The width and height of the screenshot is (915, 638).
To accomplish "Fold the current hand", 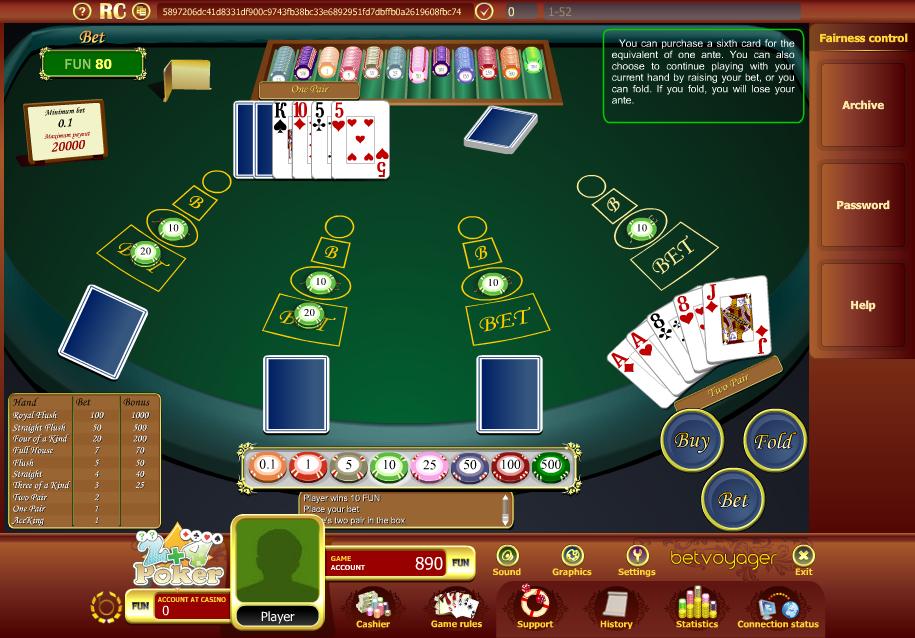I will coord(773,440).
